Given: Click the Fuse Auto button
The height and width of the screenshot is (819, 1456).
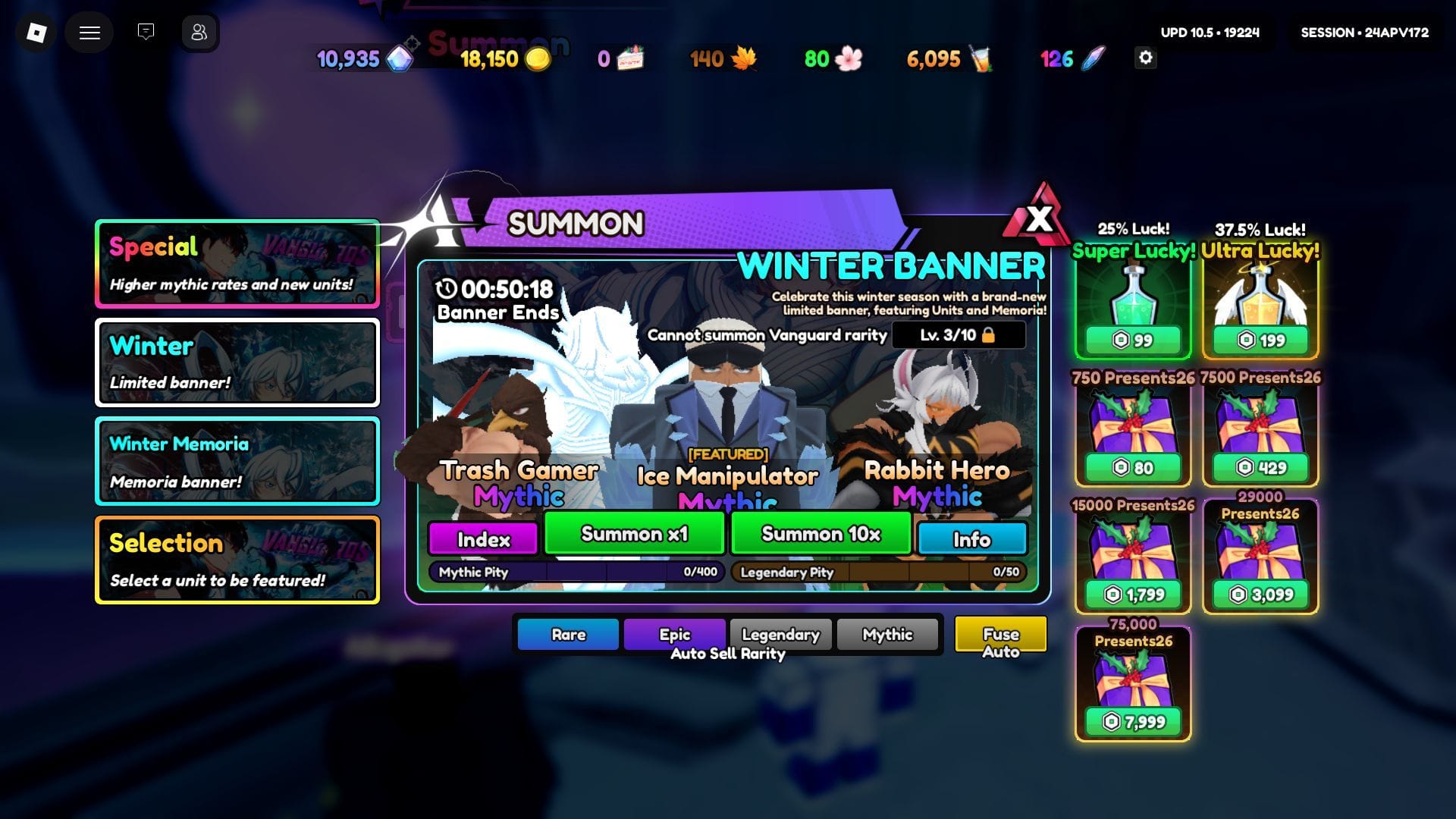Looking at the screenshot, I should tap(999, 639).
